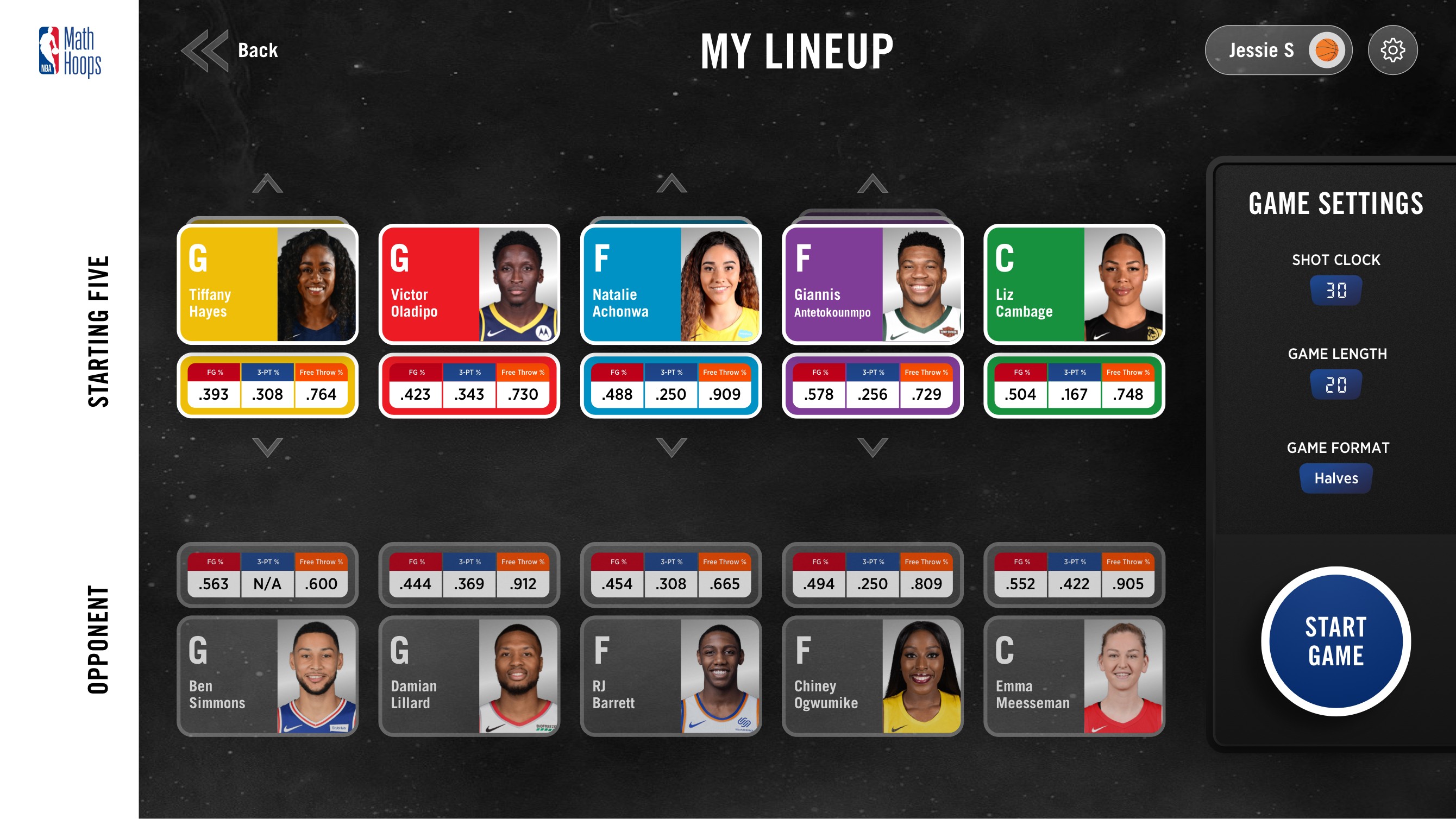This screenshot has width=1456, height=819.
Task: Swap Tiffany Hayes using the up arrow
Action: [x=267, y=184]
